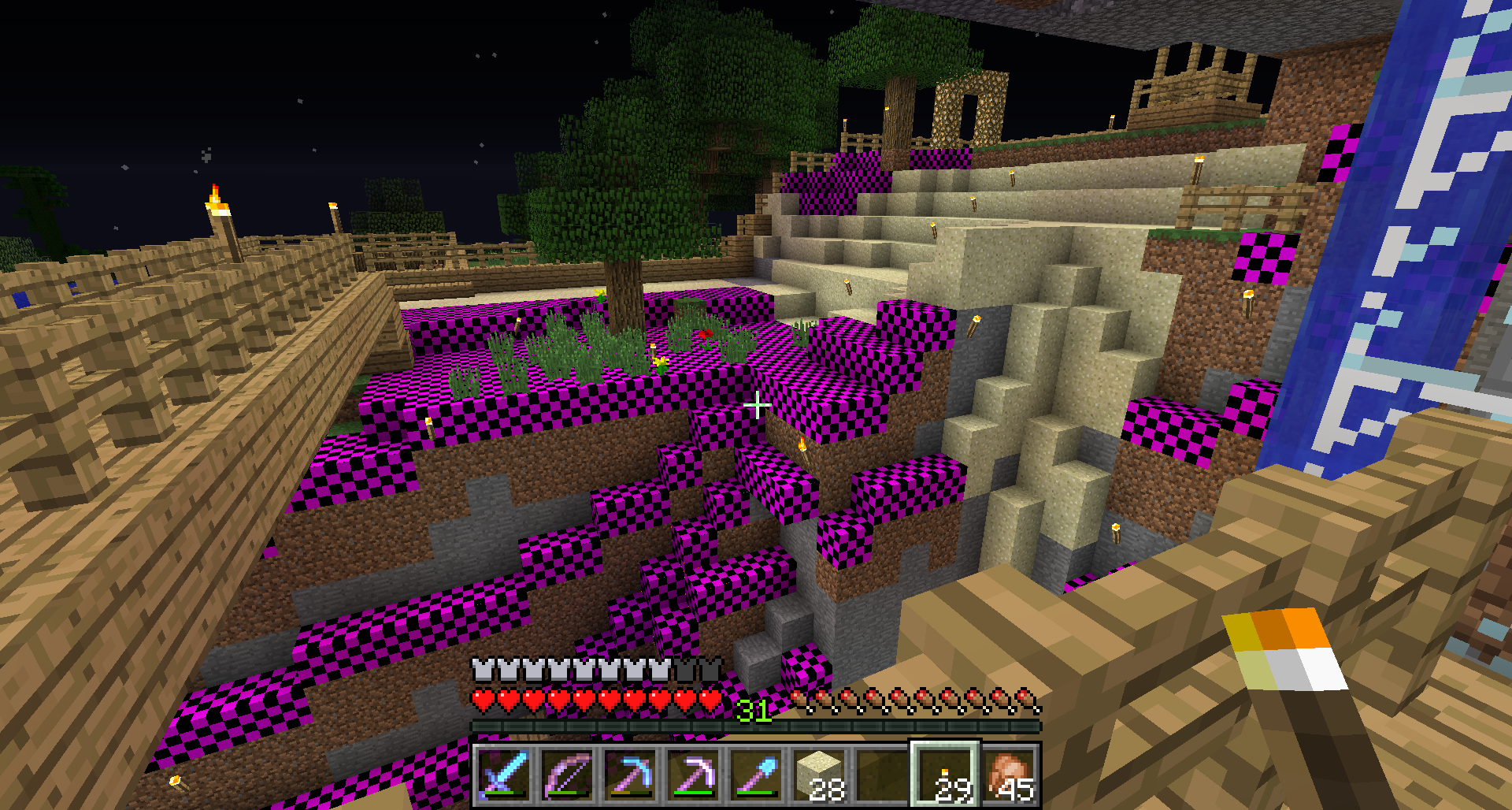Choose the white iron pickaxe slot

point(693,775)
